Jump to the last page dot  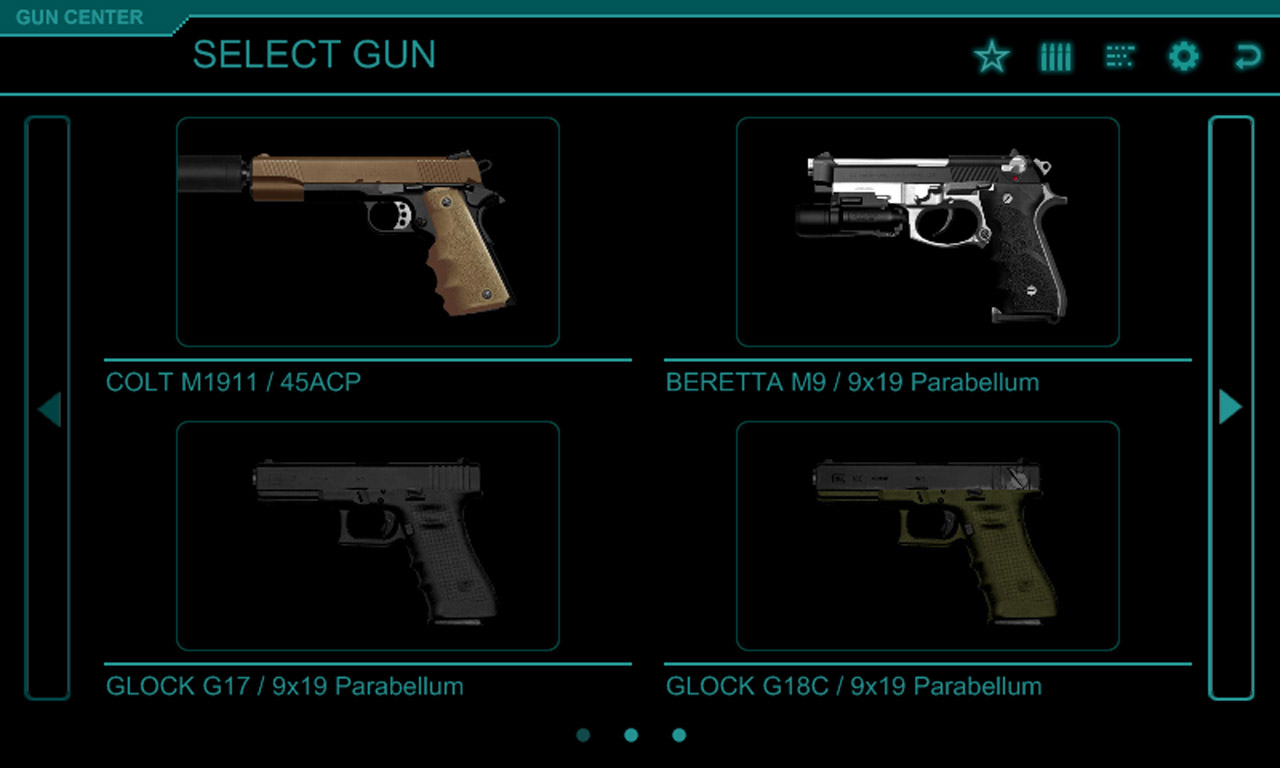point(679,735)
